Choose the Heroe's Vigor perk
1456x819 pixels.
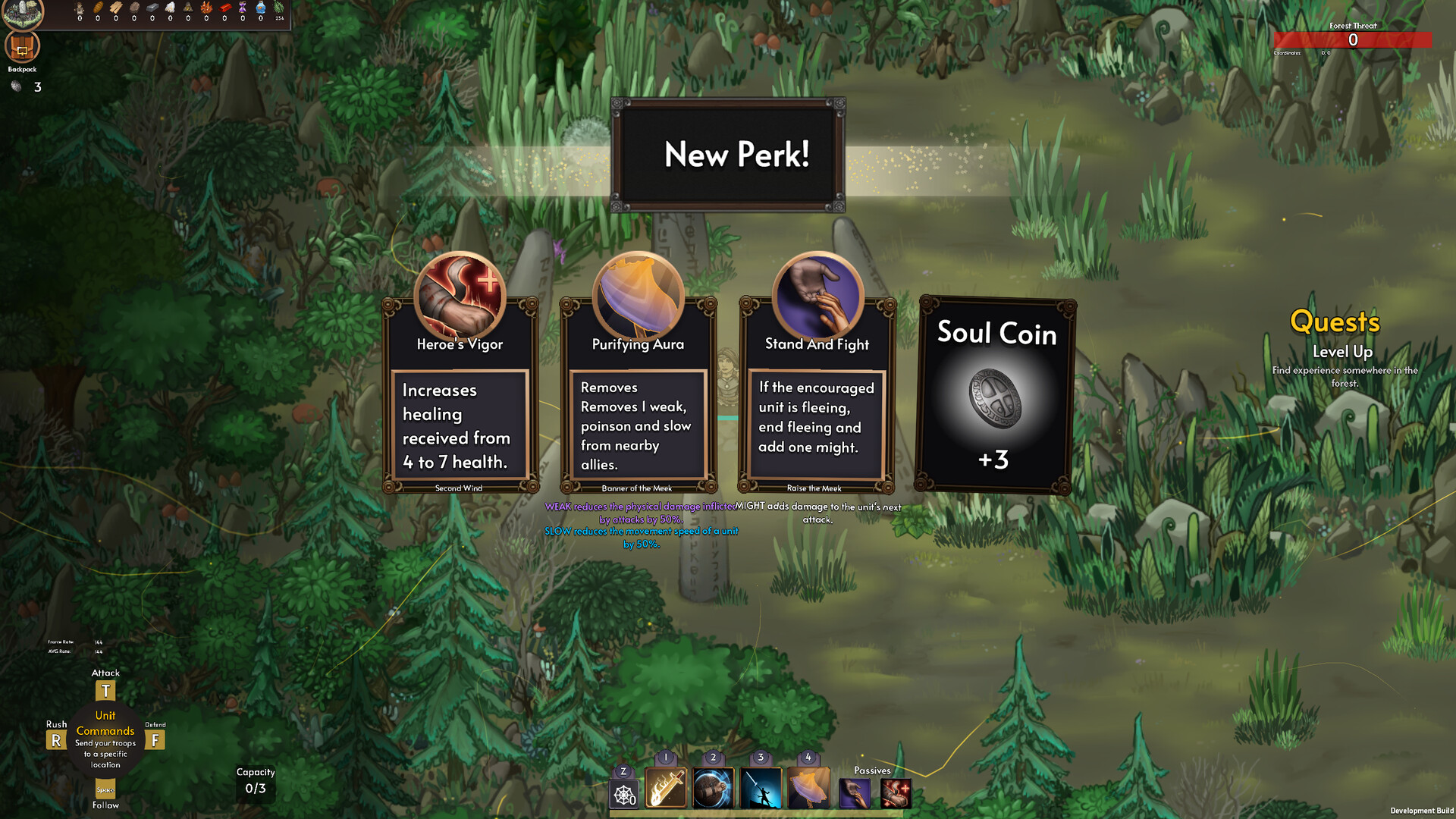(459, 394)
